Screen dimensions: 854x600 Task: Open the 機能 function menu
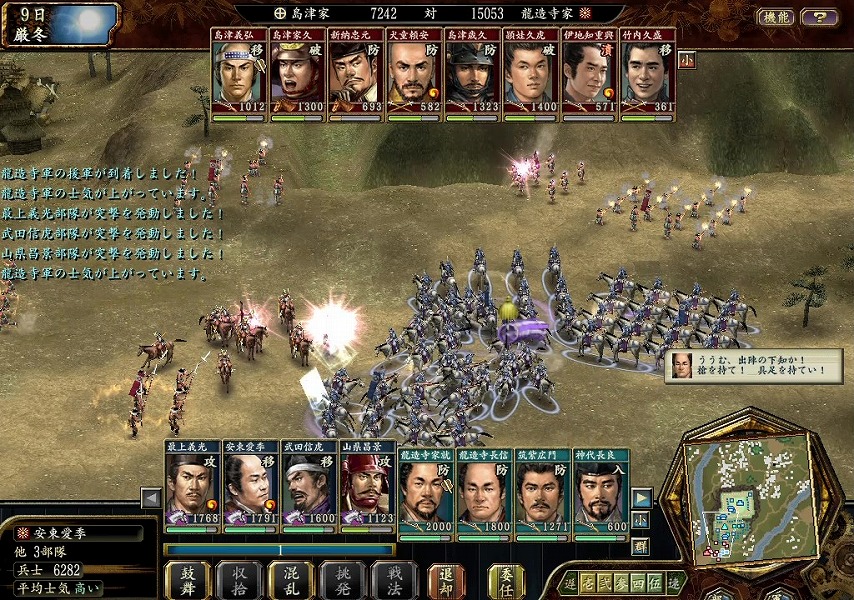tap(774, 17)
